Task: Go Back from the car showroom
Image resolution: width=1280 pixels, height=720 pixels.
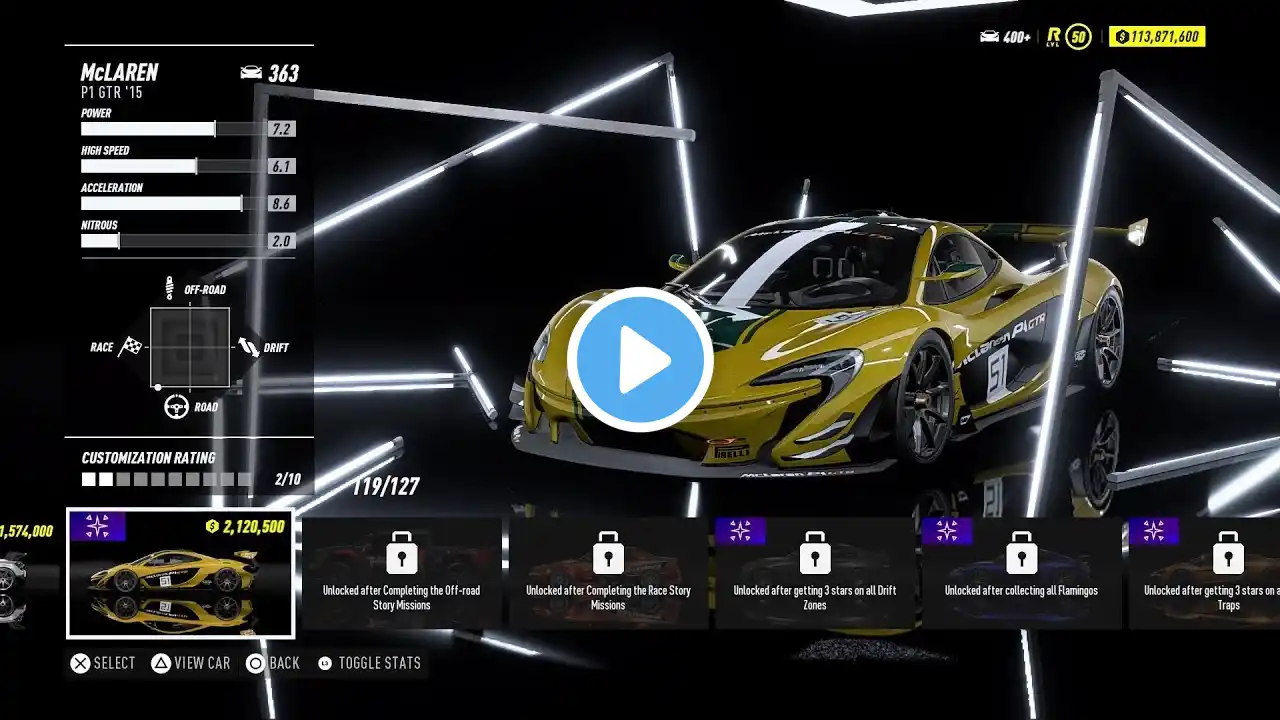Action: coord(273,663)
